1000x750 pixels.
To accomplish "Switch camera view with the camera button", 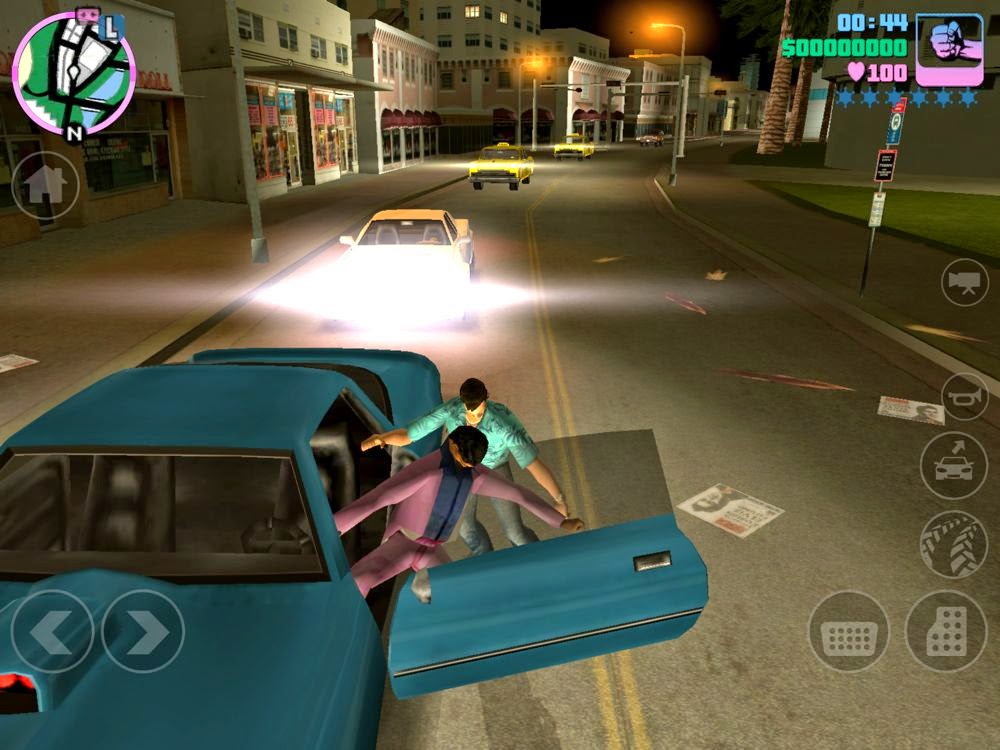I will (x=965, y=282).
